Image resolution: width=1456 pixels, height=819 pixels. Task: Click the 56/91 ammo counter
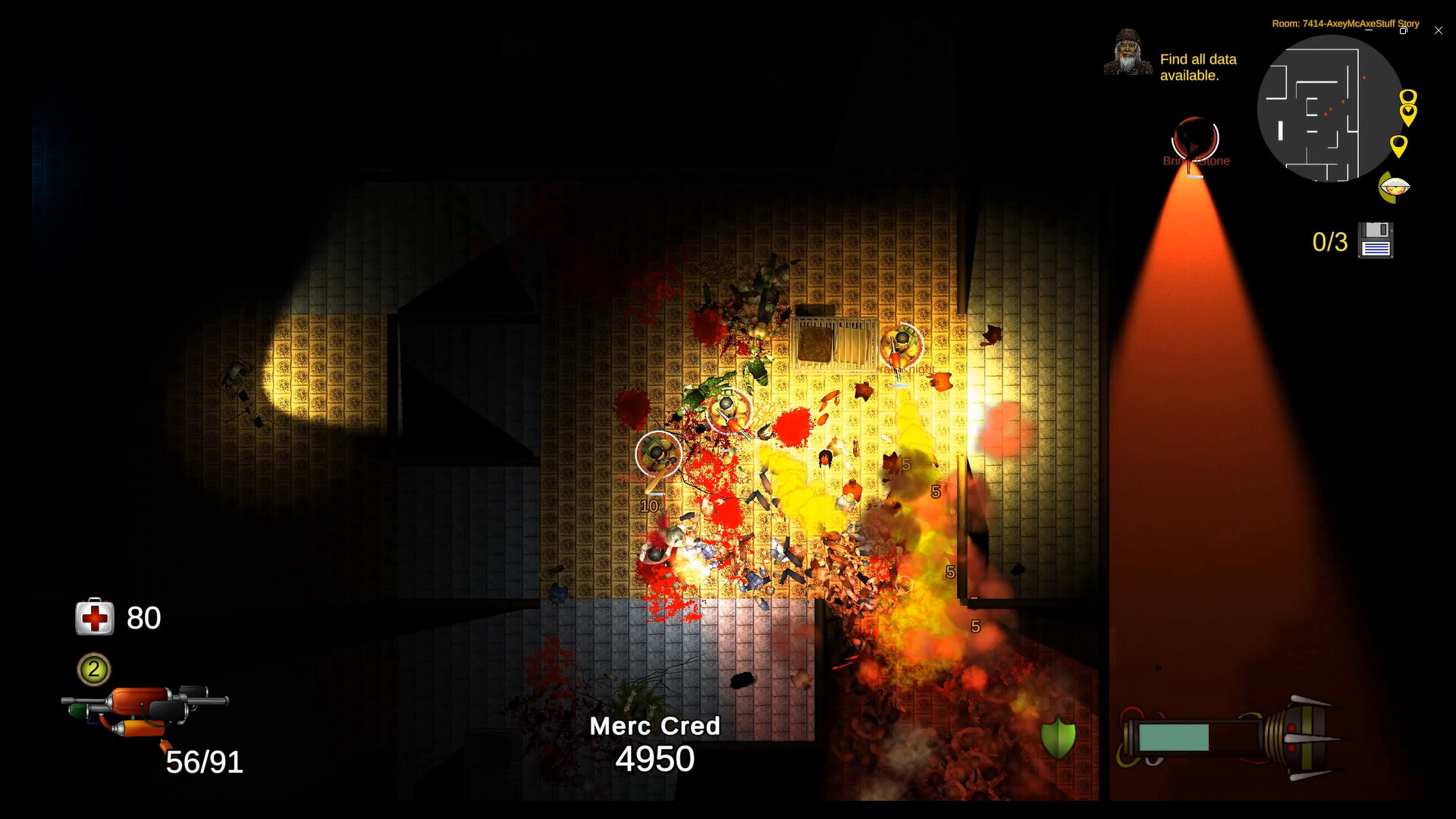(203, 761)
